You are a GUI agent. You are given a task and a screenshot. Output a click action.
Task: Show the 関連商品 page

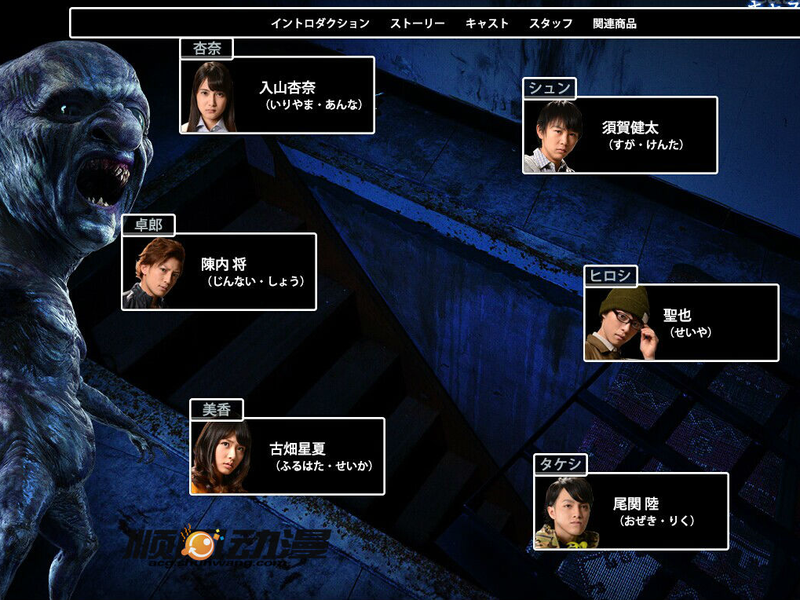tap(614, 23)
